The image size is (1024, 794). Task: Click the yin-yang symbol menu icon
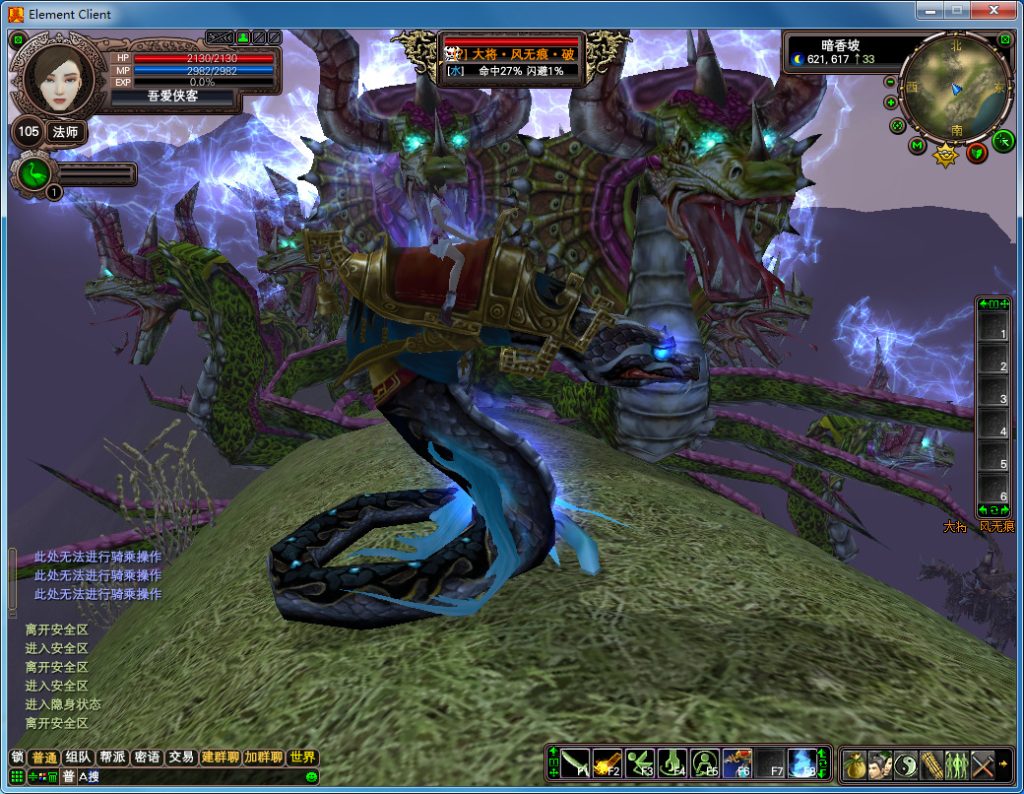coord(906,763)
